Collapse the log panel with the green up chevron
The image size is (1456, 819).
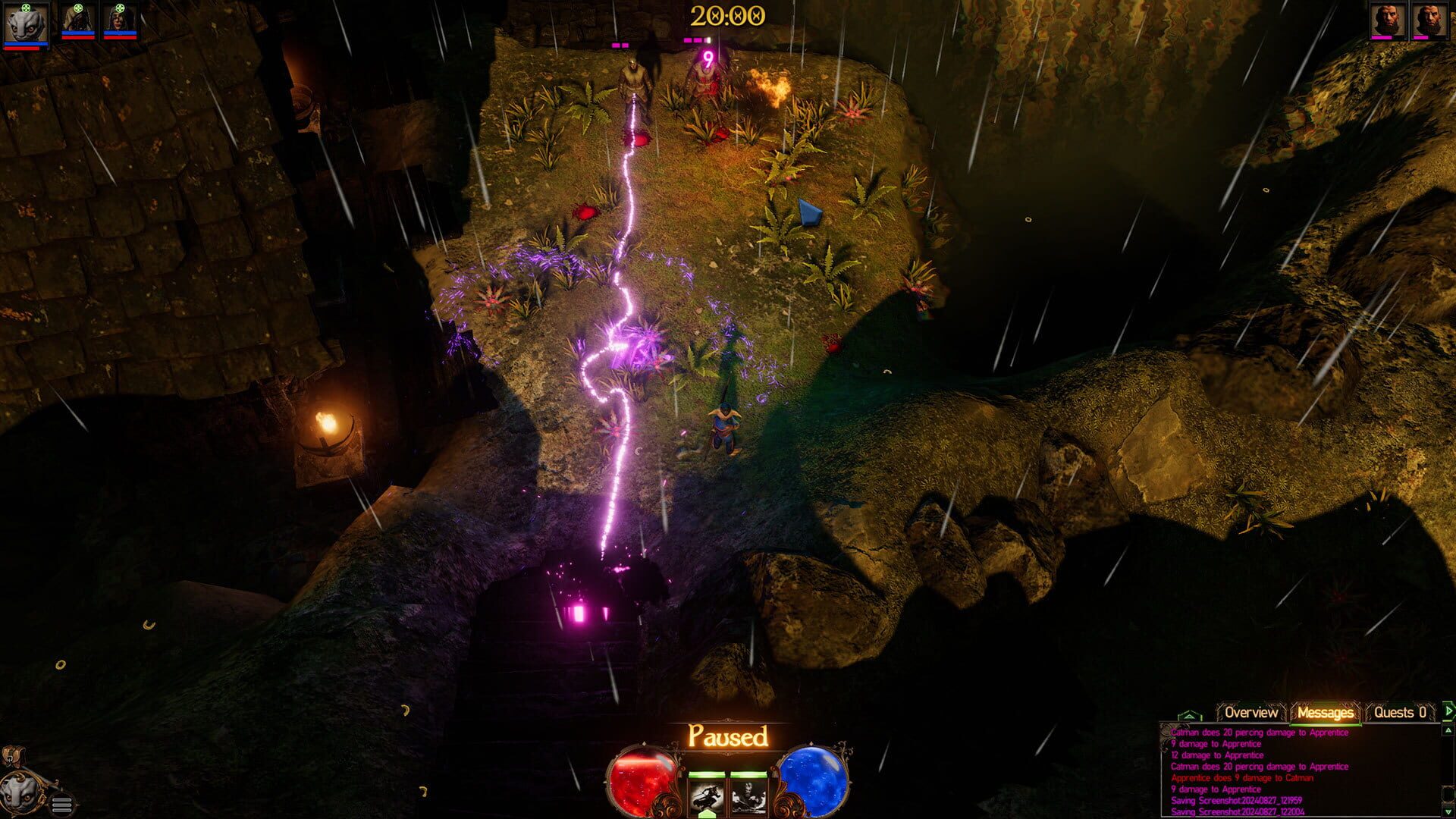[x=1190, y=715]
